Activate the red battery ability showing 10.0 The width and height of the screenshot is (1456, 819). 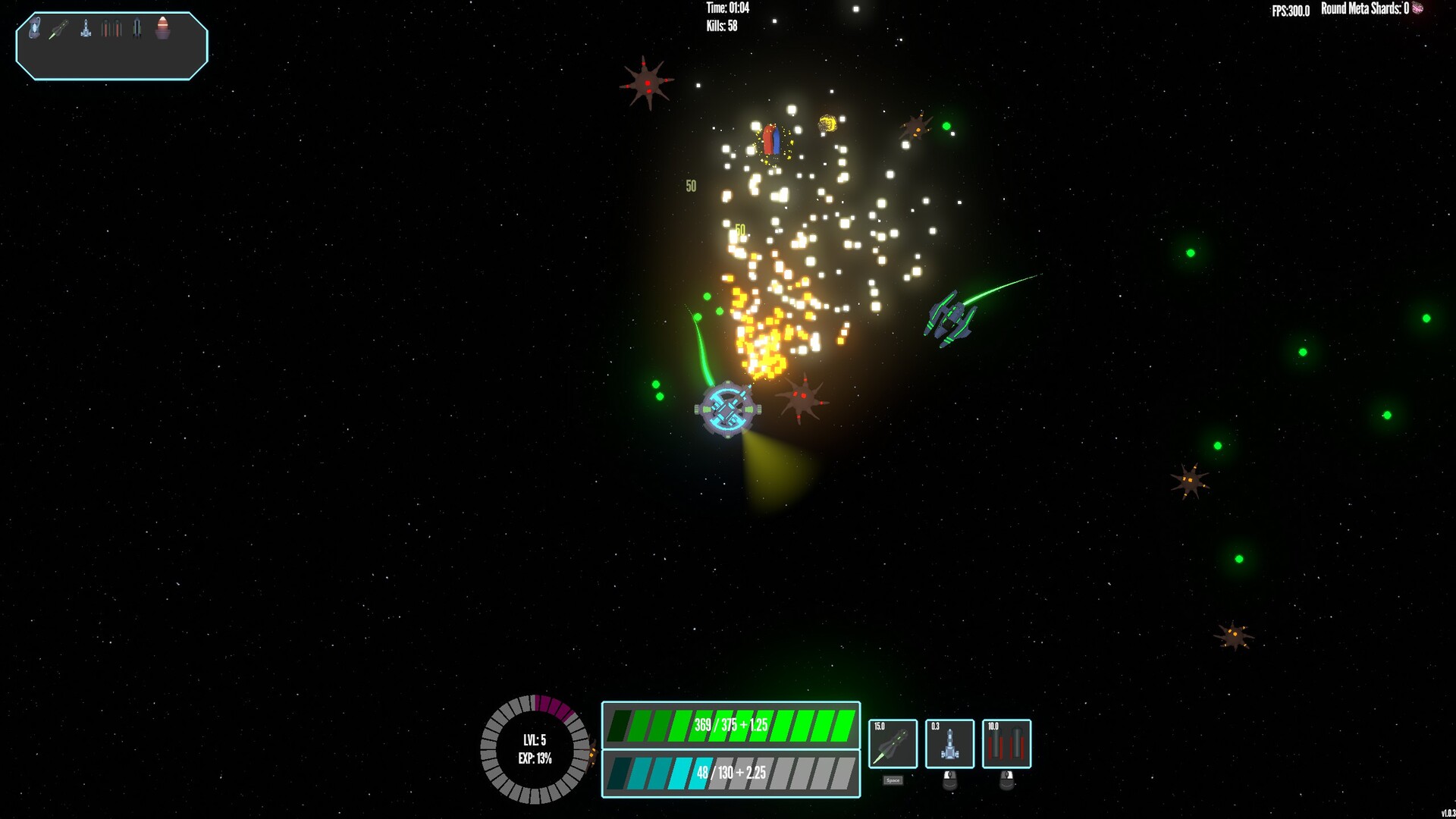coord(1007,743)
